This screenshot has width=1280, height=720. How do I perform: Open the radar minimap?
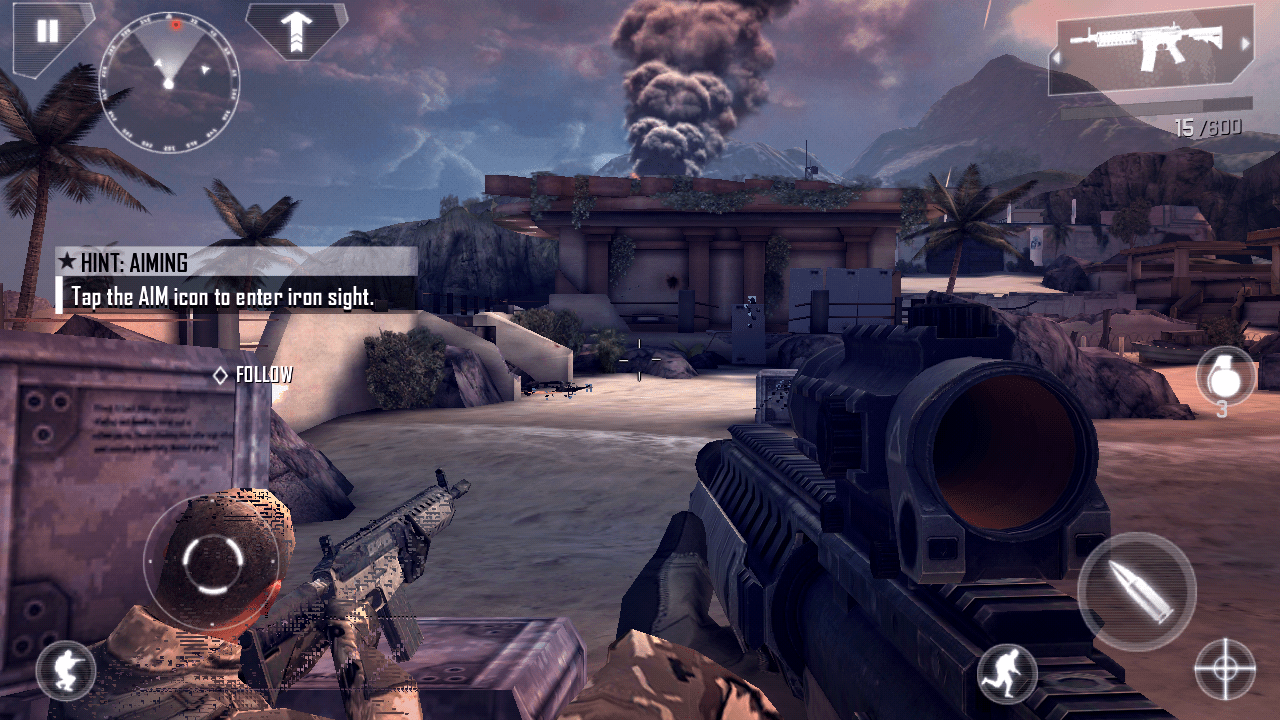[169, 82]
